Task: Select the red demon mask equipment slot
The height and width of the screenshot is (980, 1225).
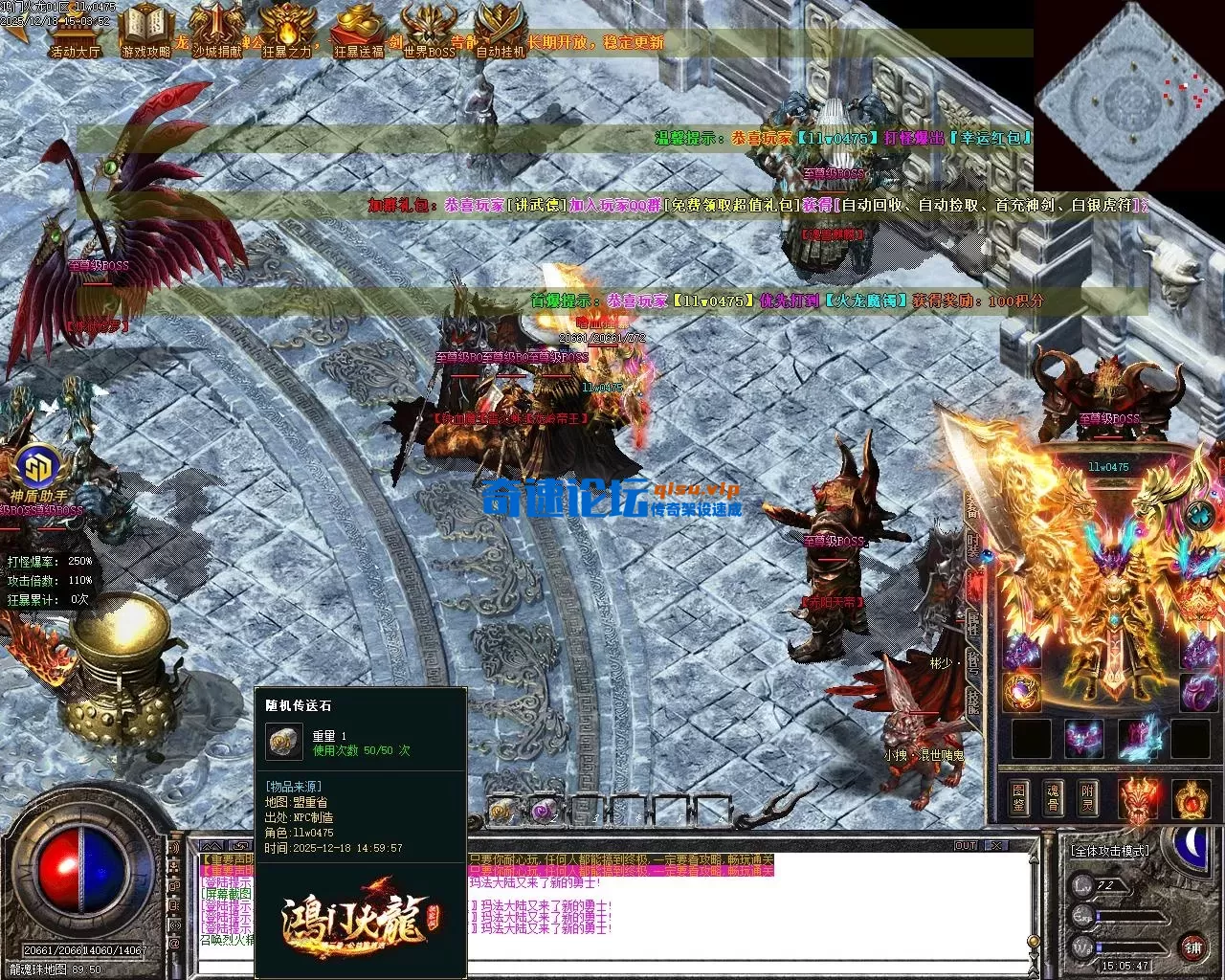Action: (x=1138, y=797)
